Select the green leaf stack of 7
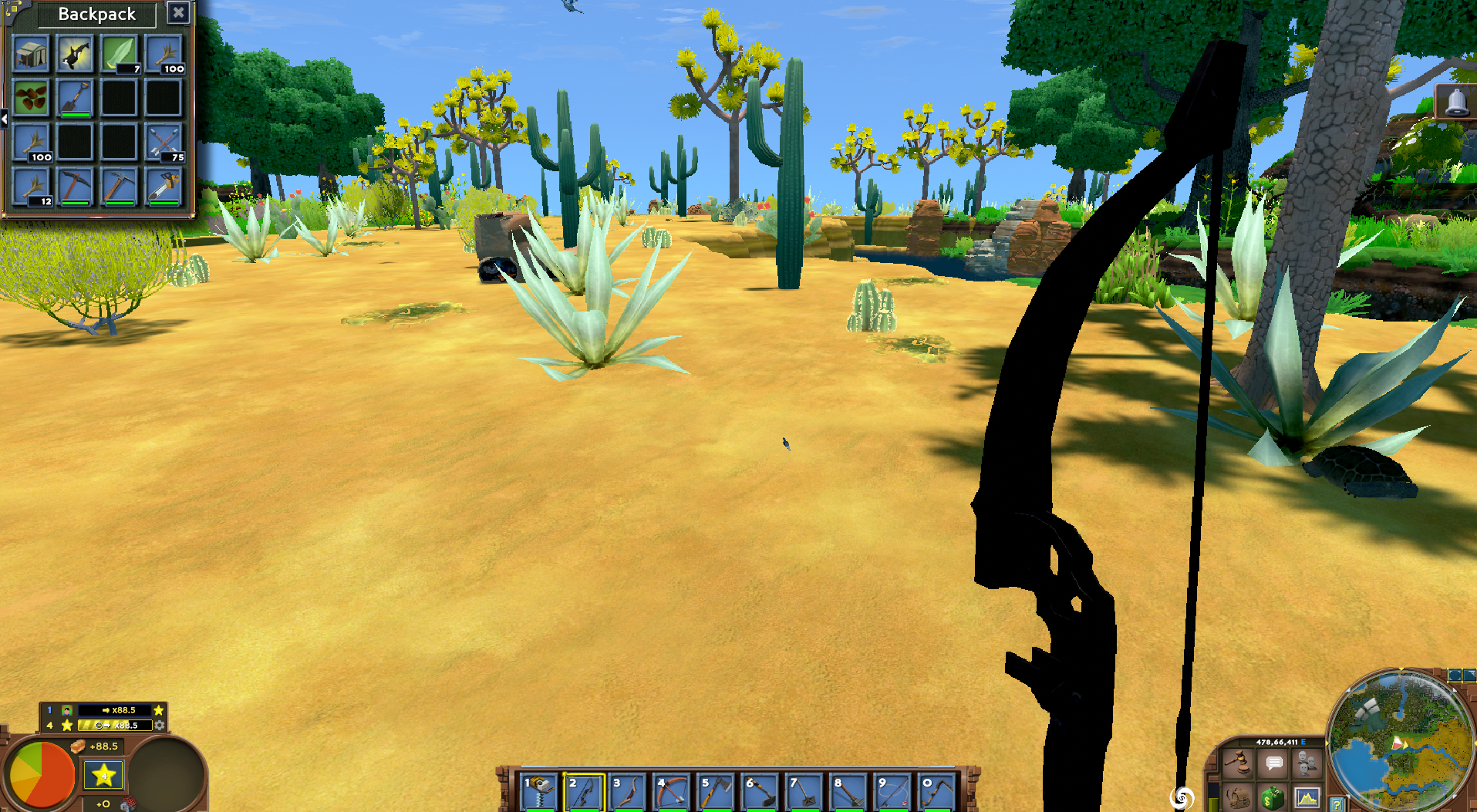Screen dimensions: 1477x812 tap(119, 55)
